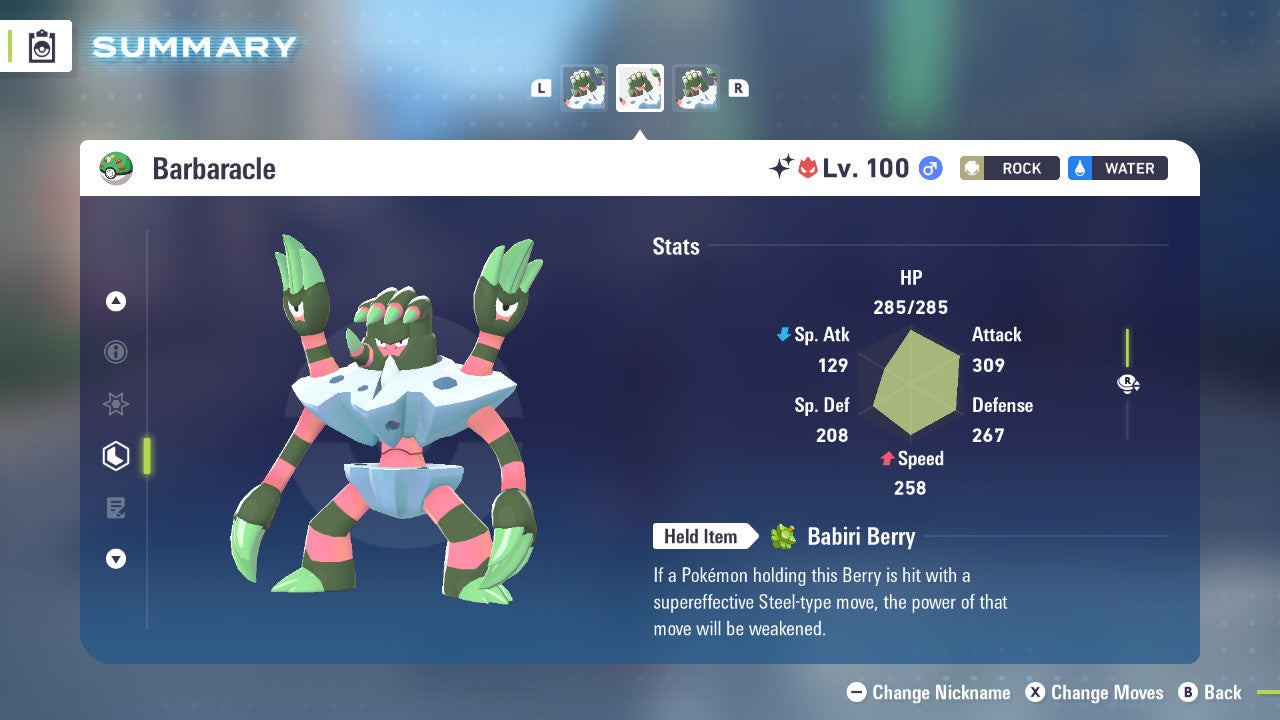Click the up arrow above the sidebar icons

click(116, 300)
